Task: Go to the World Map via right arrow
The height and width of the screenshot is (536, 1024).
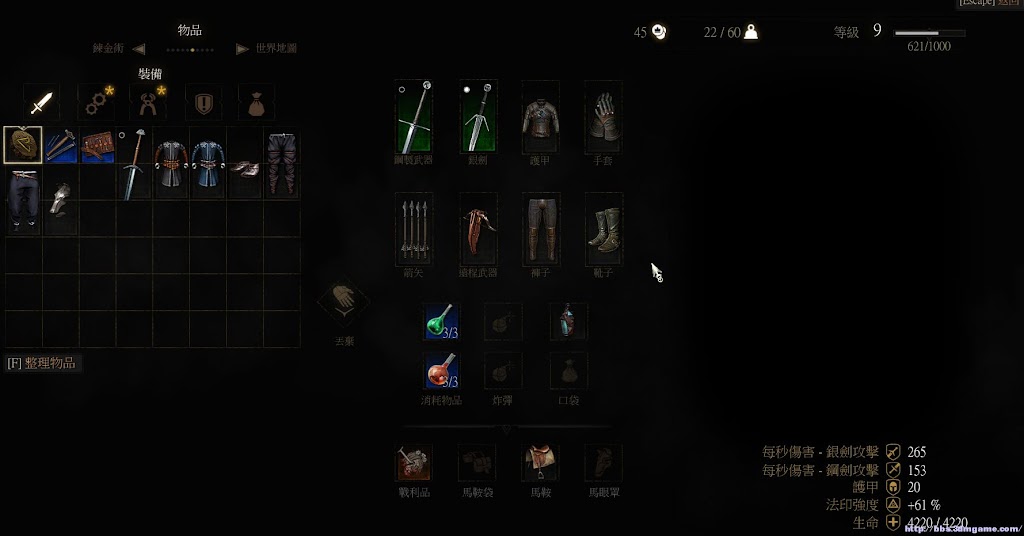Action: tap(242, 48)
